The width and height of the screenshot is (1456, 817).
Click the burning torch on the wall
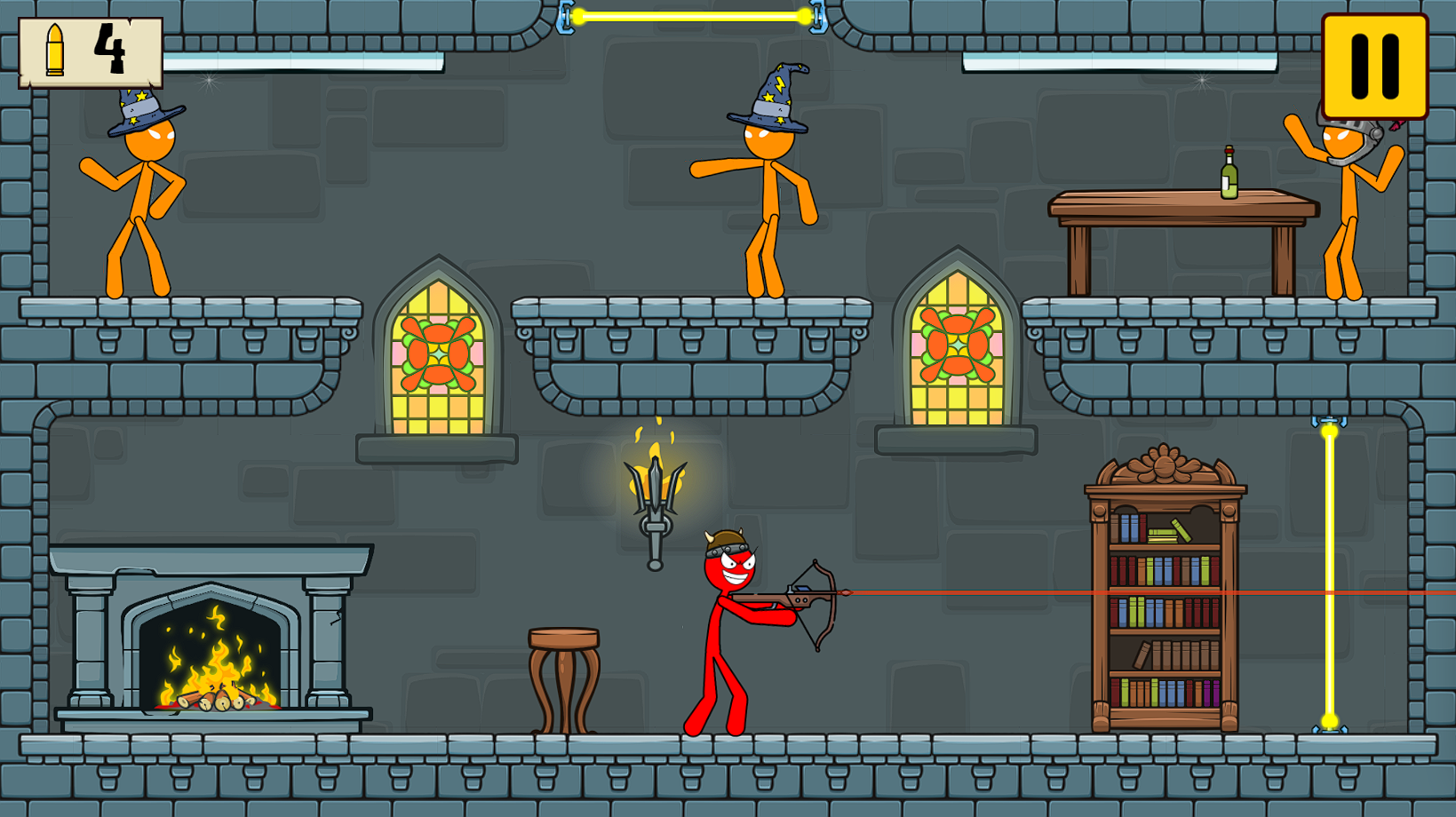pyautogui.click(x=657, y=488)
